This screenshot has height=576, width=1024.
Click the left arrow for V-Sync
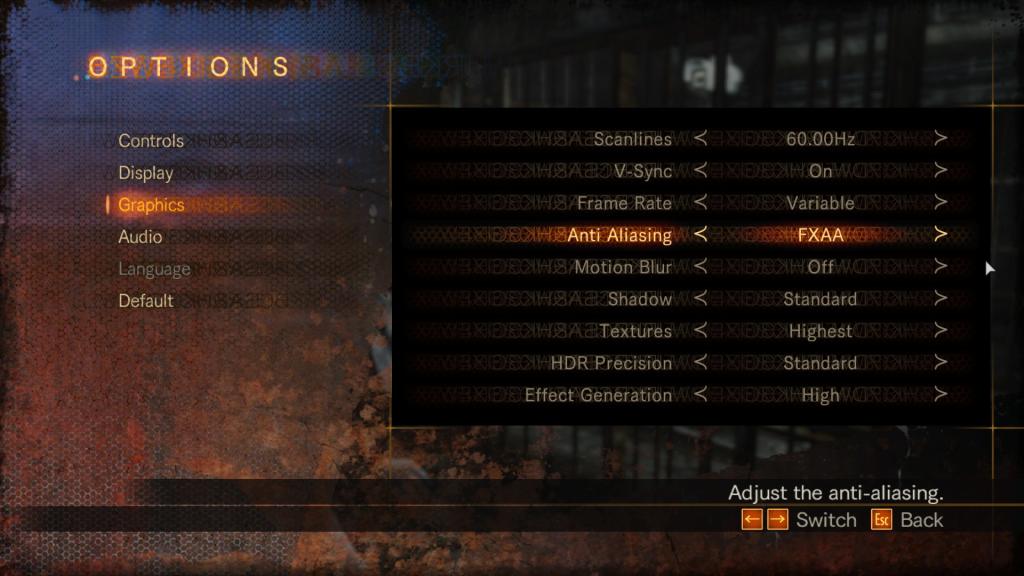[x=700, y=171]
